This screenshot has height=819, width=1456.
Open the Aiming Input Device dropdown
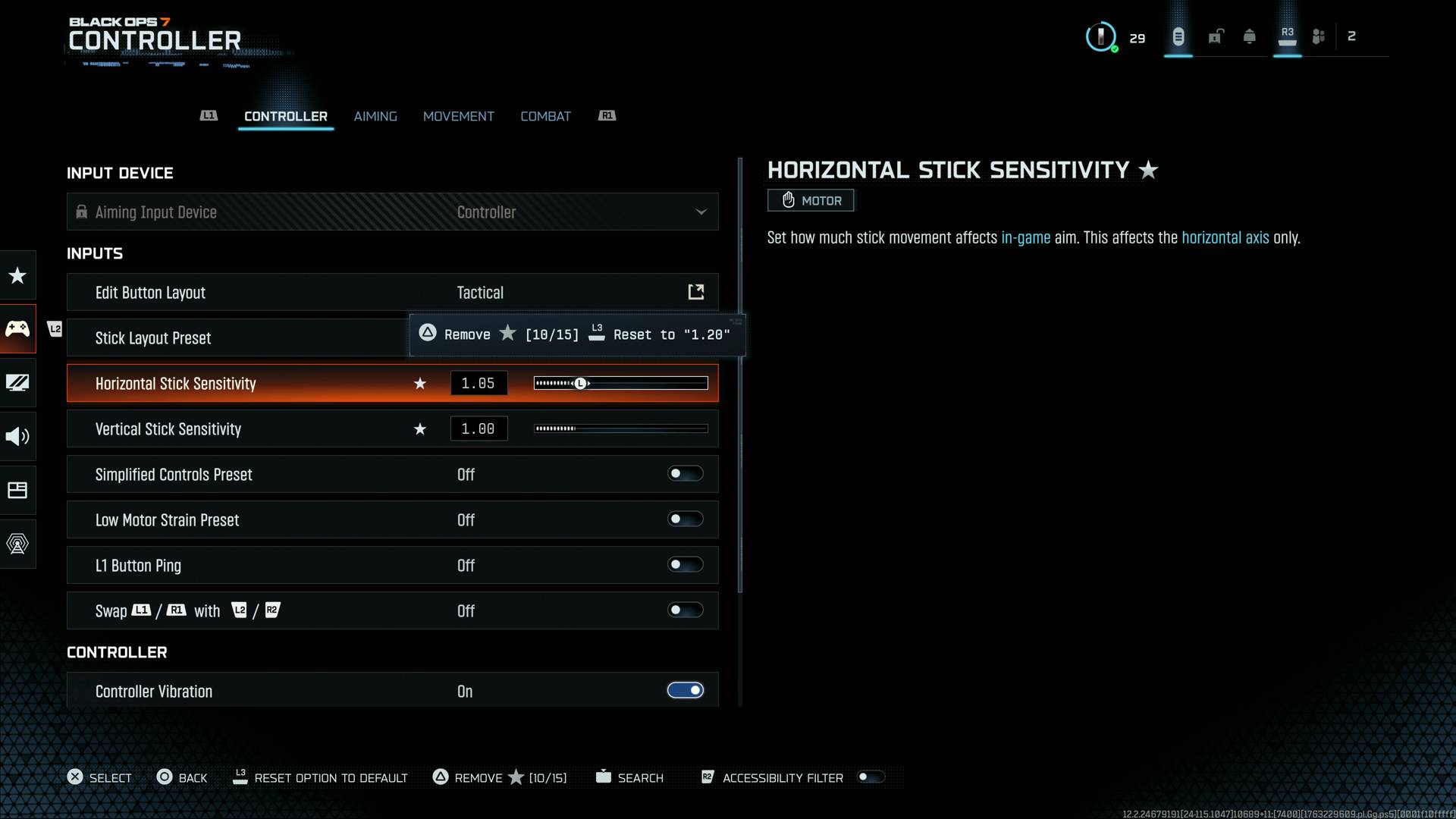point(700,212)
